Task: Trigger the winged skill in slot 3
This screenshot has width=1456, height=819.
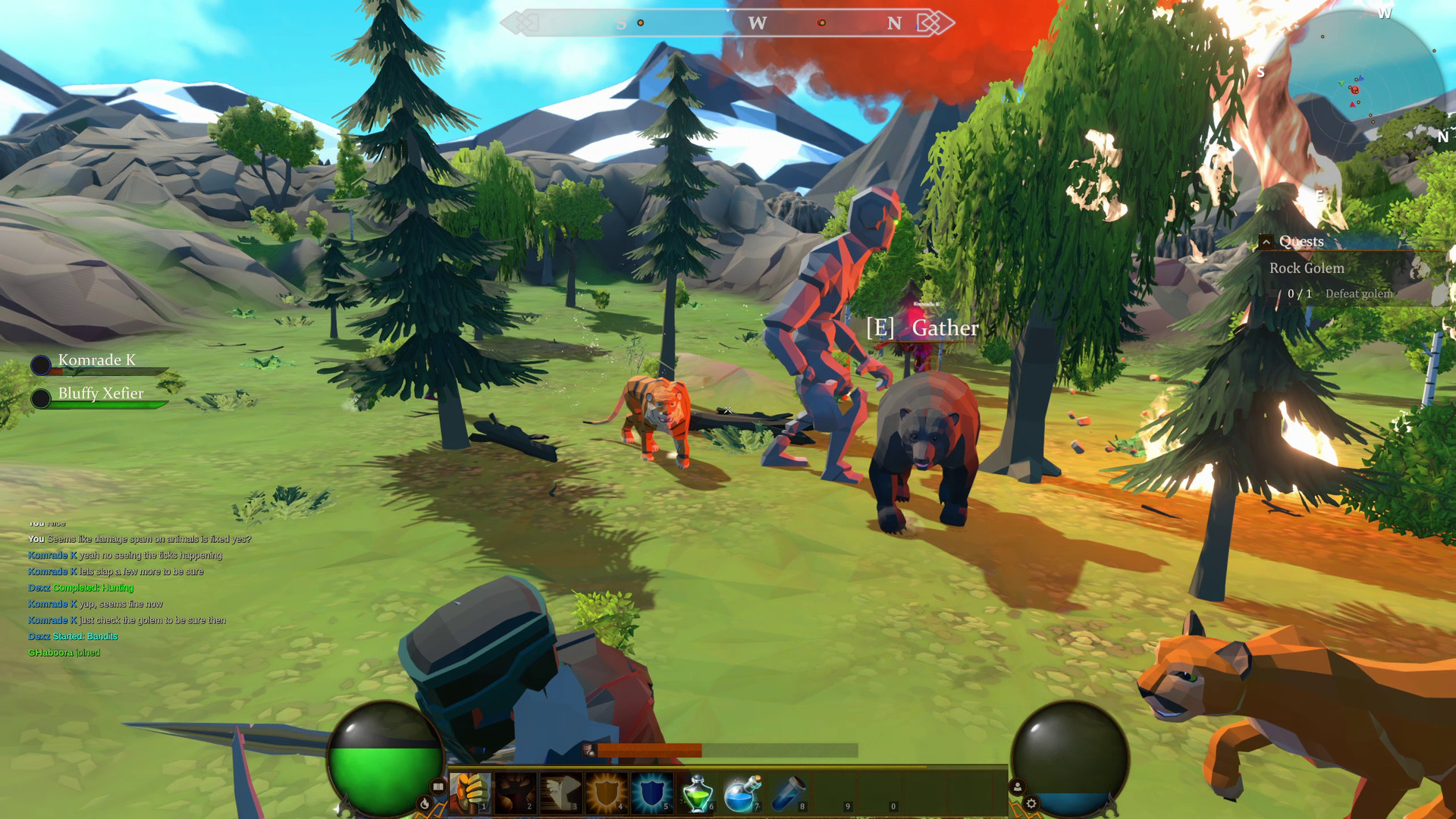Action: tap(561, 792)
